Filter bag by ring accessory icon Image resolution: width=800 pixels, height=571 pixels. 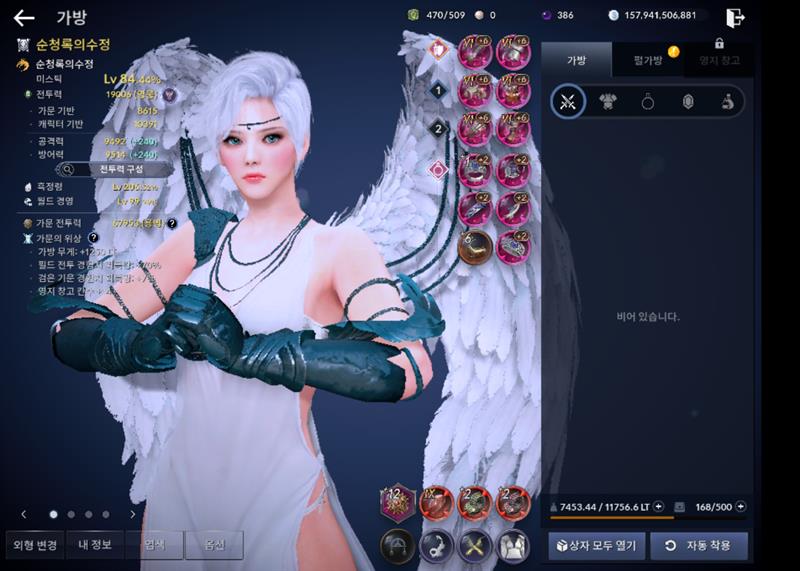(x=647, y=101)
